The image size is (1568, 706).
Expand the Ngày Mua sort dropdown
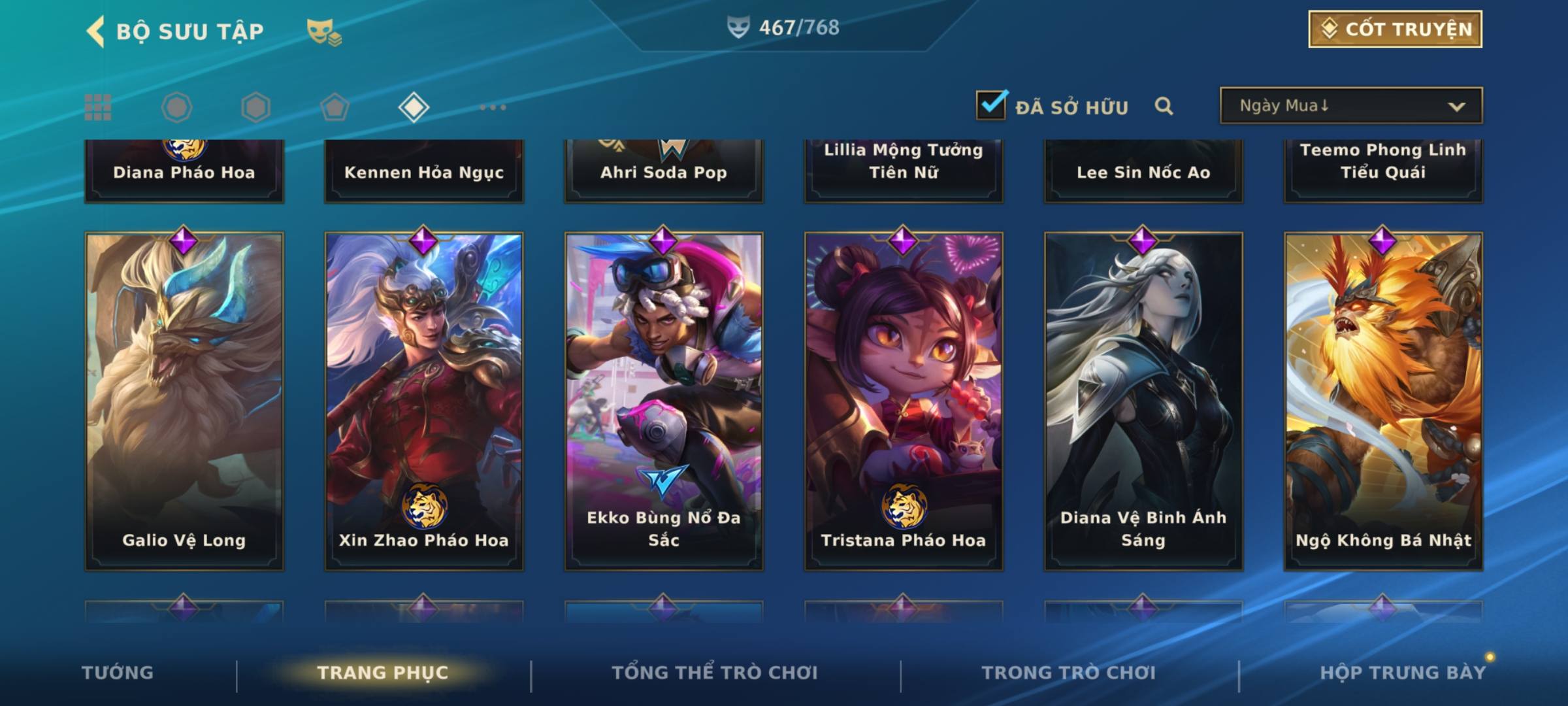(x=1351, y=106)
